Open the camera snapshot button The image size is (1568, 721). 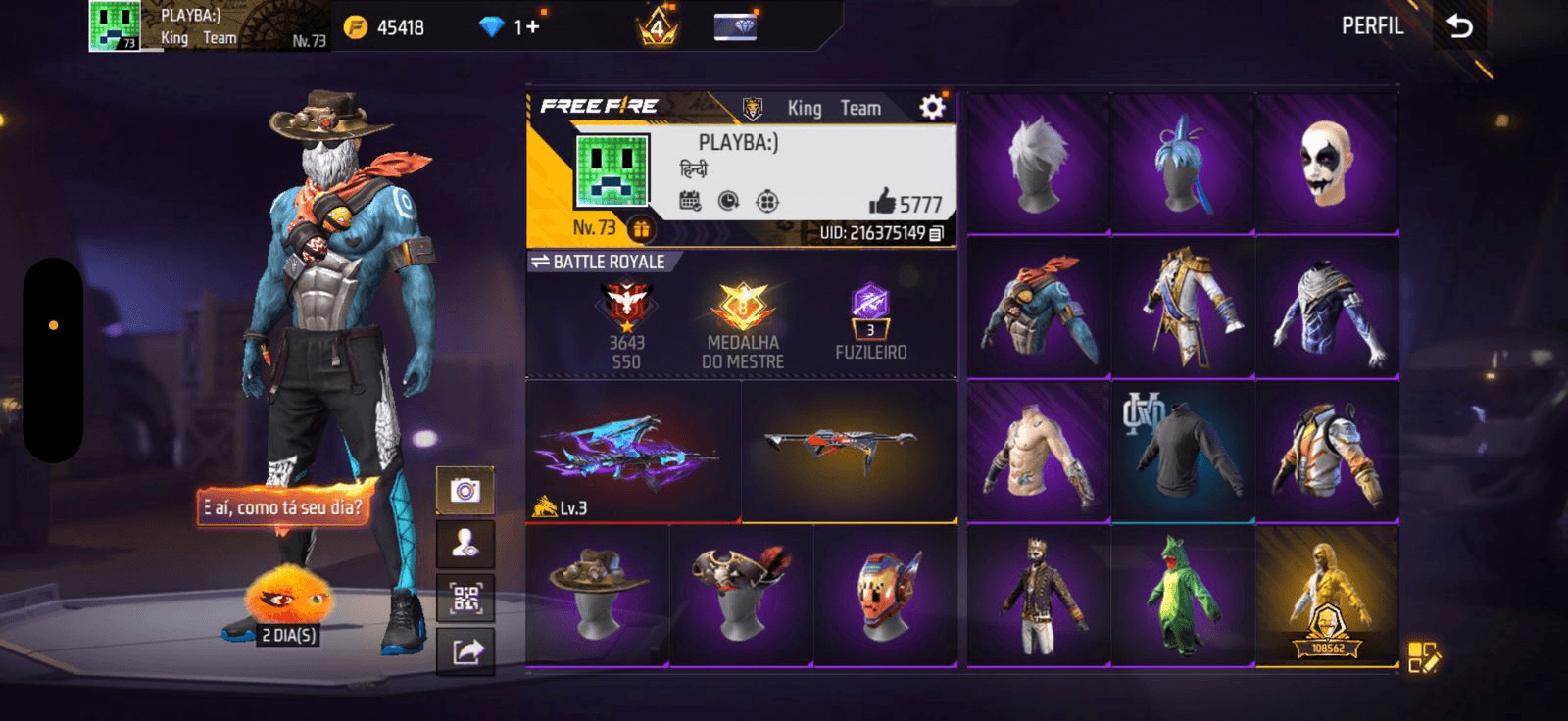(465, 490)
